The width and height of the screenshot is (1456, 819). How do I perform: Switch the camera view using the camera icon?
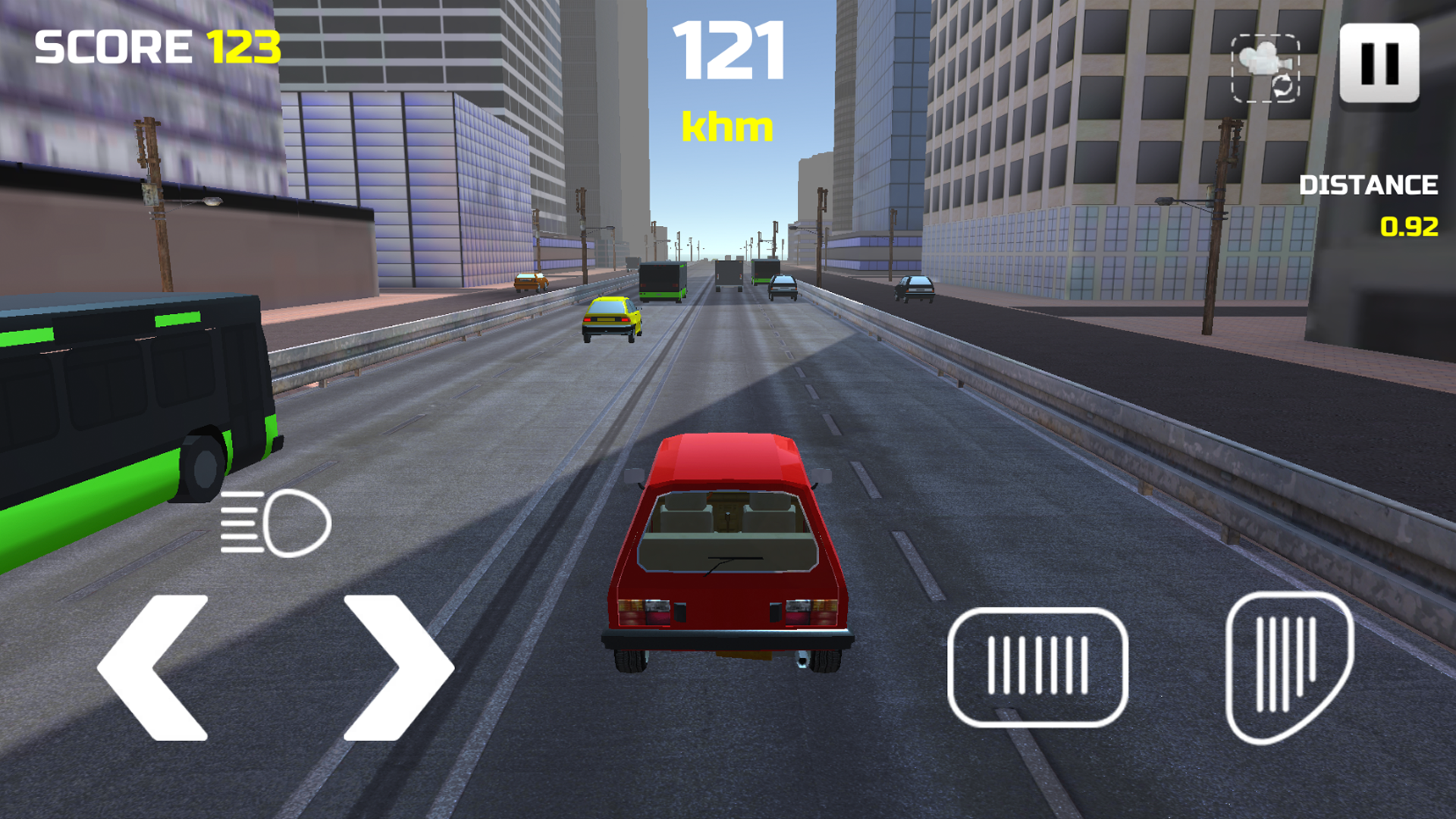click(x=1265, y=67)
